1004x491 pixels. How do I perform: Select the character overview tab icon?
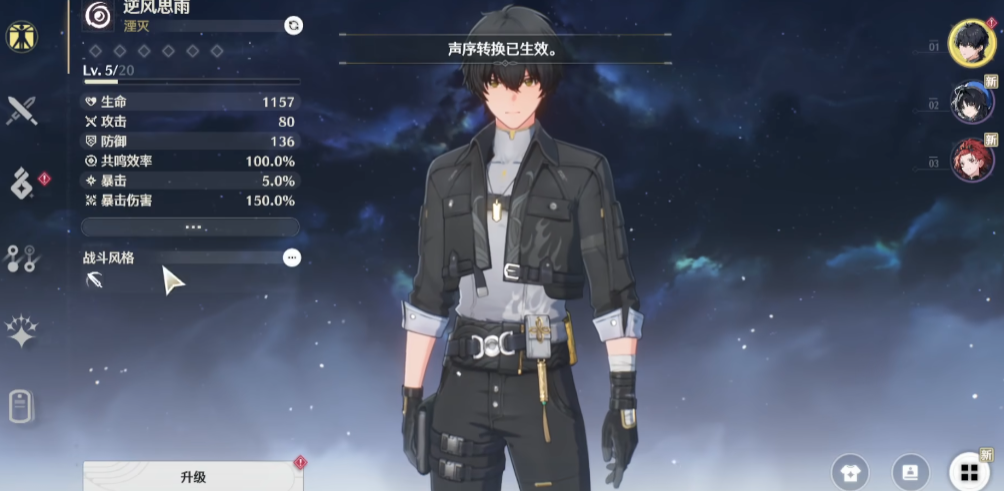21,35
